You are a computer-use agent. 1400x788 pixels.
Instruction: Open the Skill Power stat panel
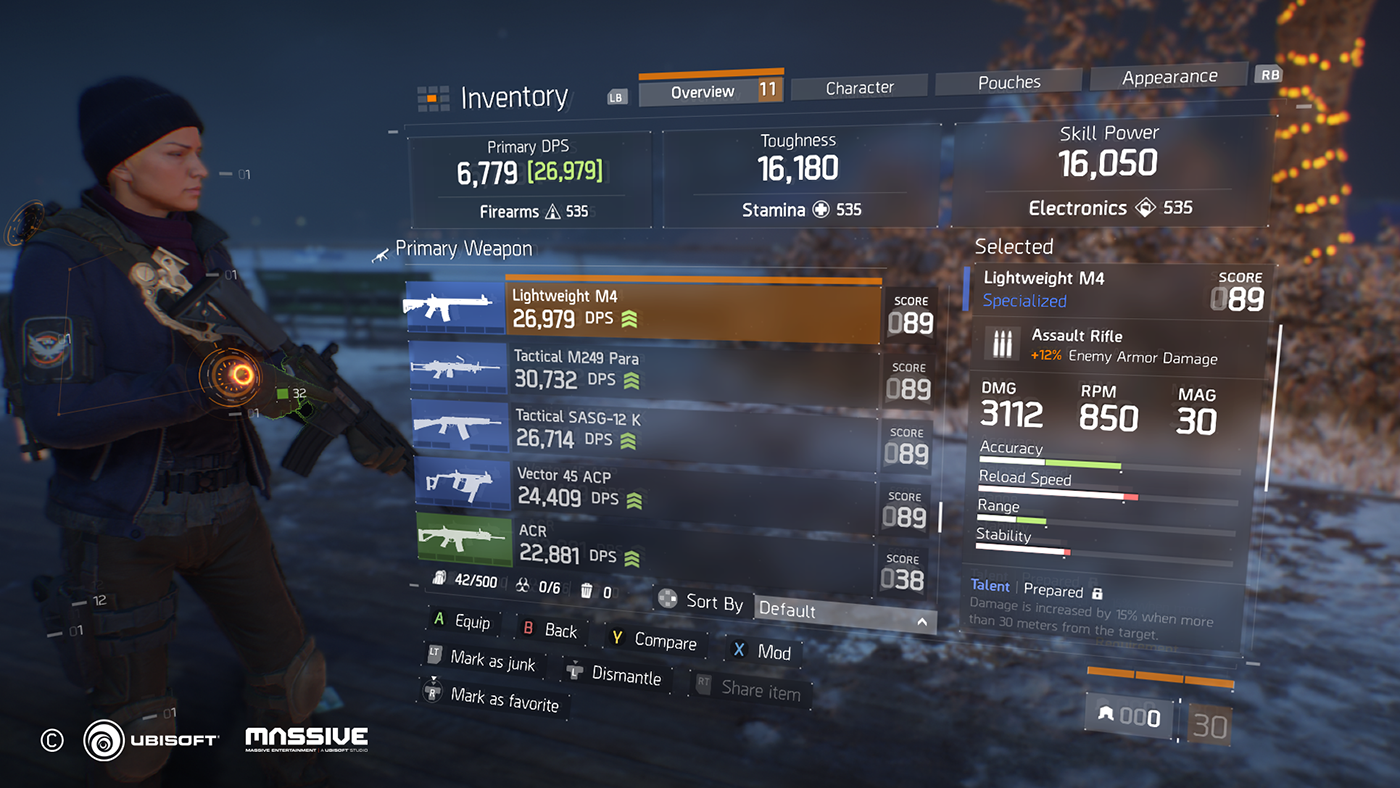[1110, 174]
